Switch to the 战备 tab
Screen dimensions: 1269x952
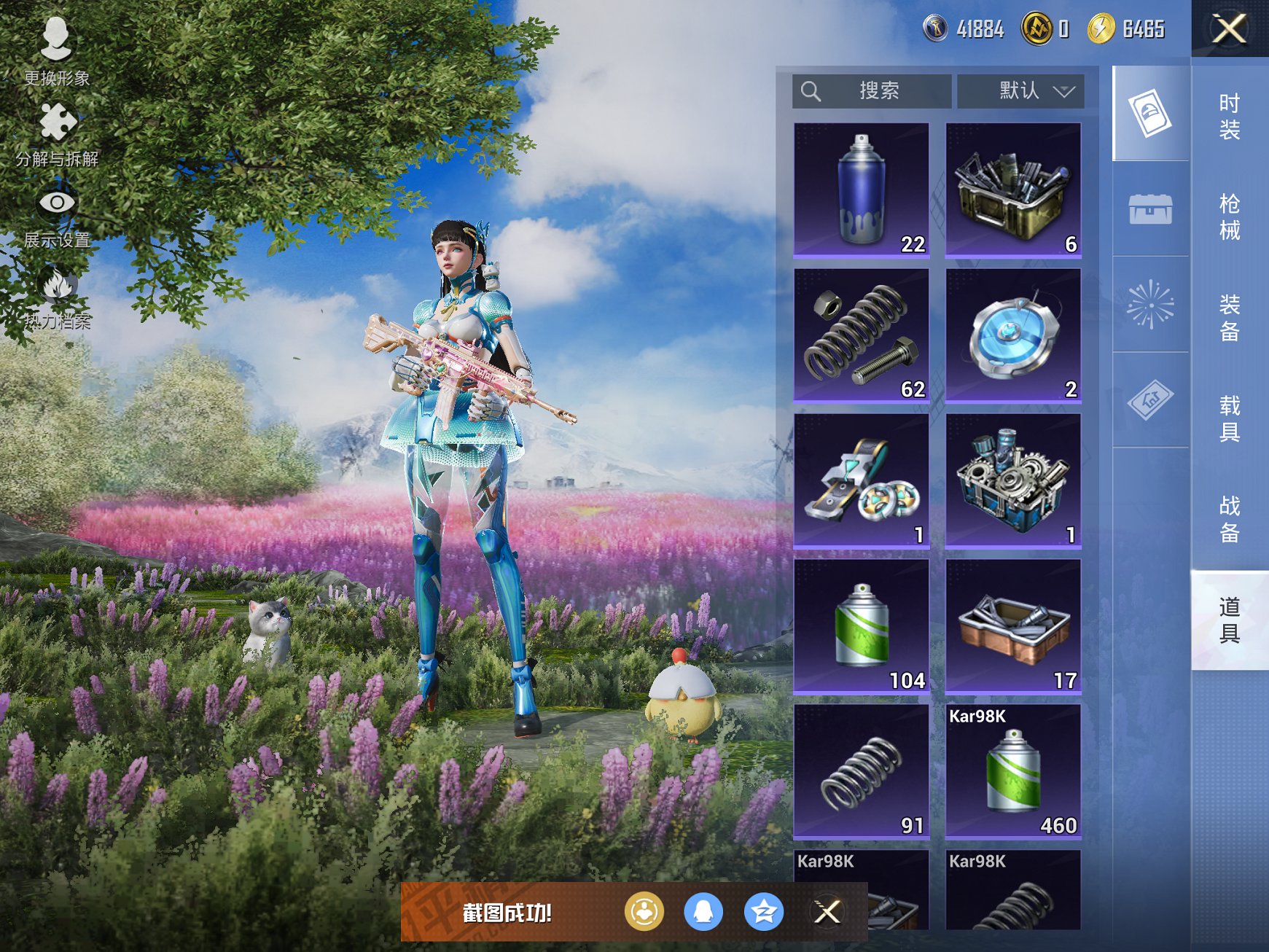(x=1230, y=519)
